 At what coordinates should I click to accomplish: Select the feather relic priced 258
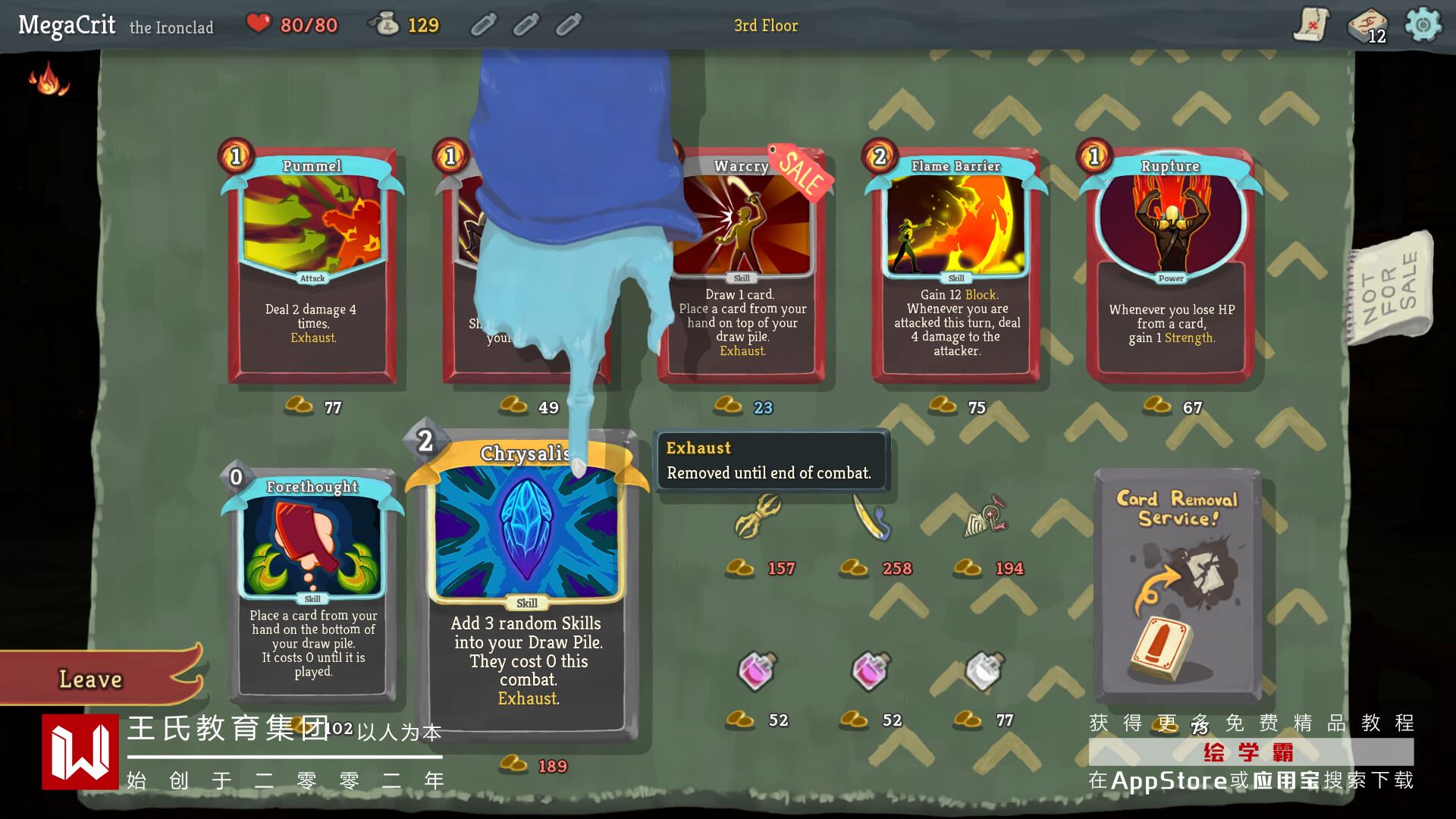(x=872, y=517)
